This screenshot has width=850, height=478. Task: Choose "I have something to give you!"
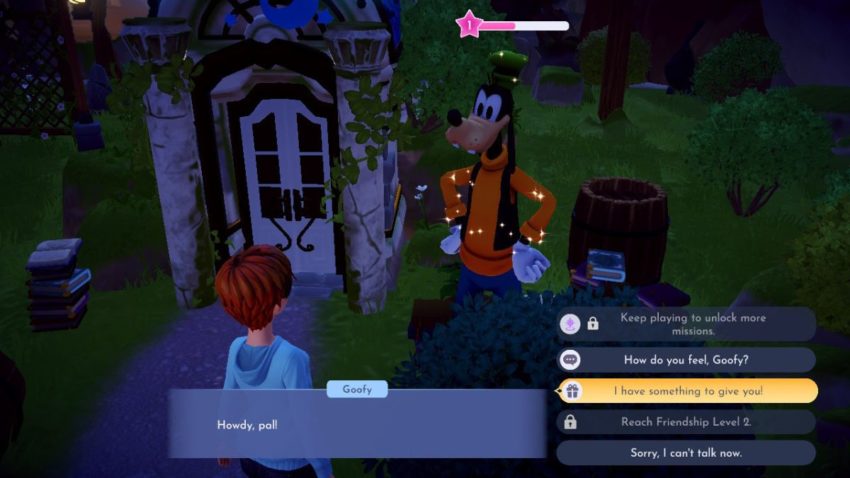[686, 391]
